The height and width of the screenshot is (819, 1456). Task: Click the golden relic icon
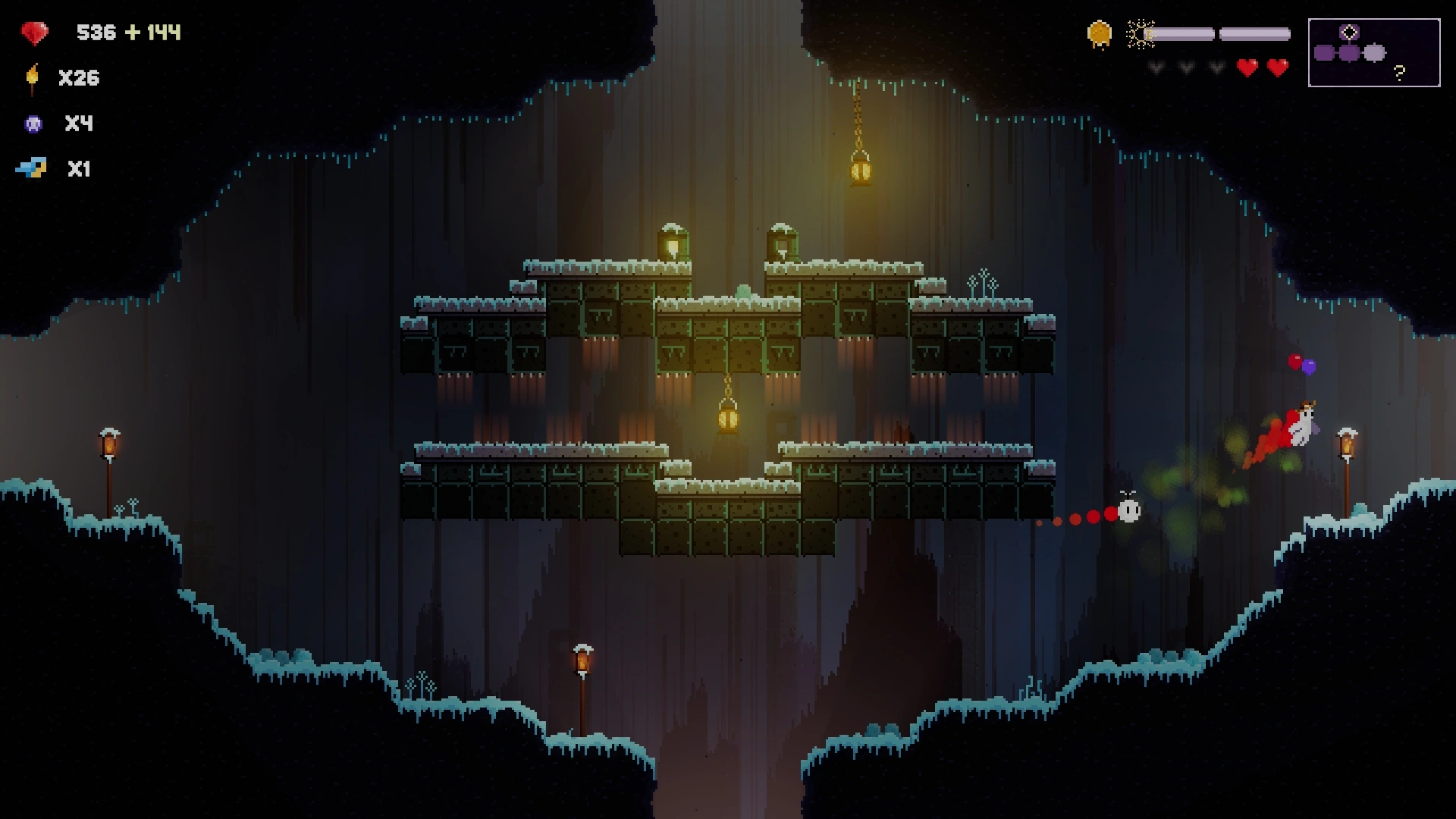(1099, 34)
